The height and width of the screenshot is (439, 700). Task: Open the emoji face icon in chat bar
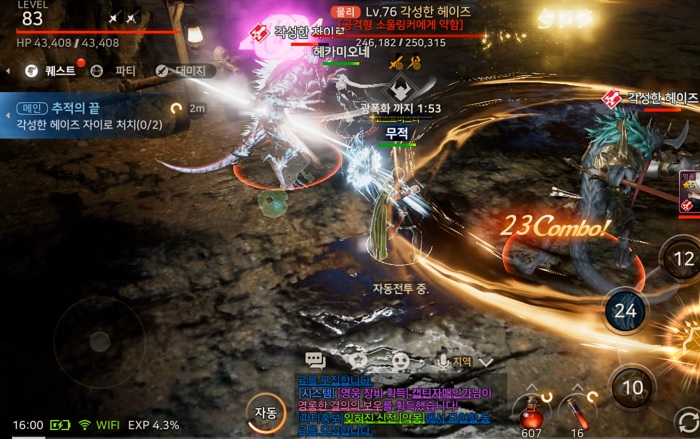400,360
